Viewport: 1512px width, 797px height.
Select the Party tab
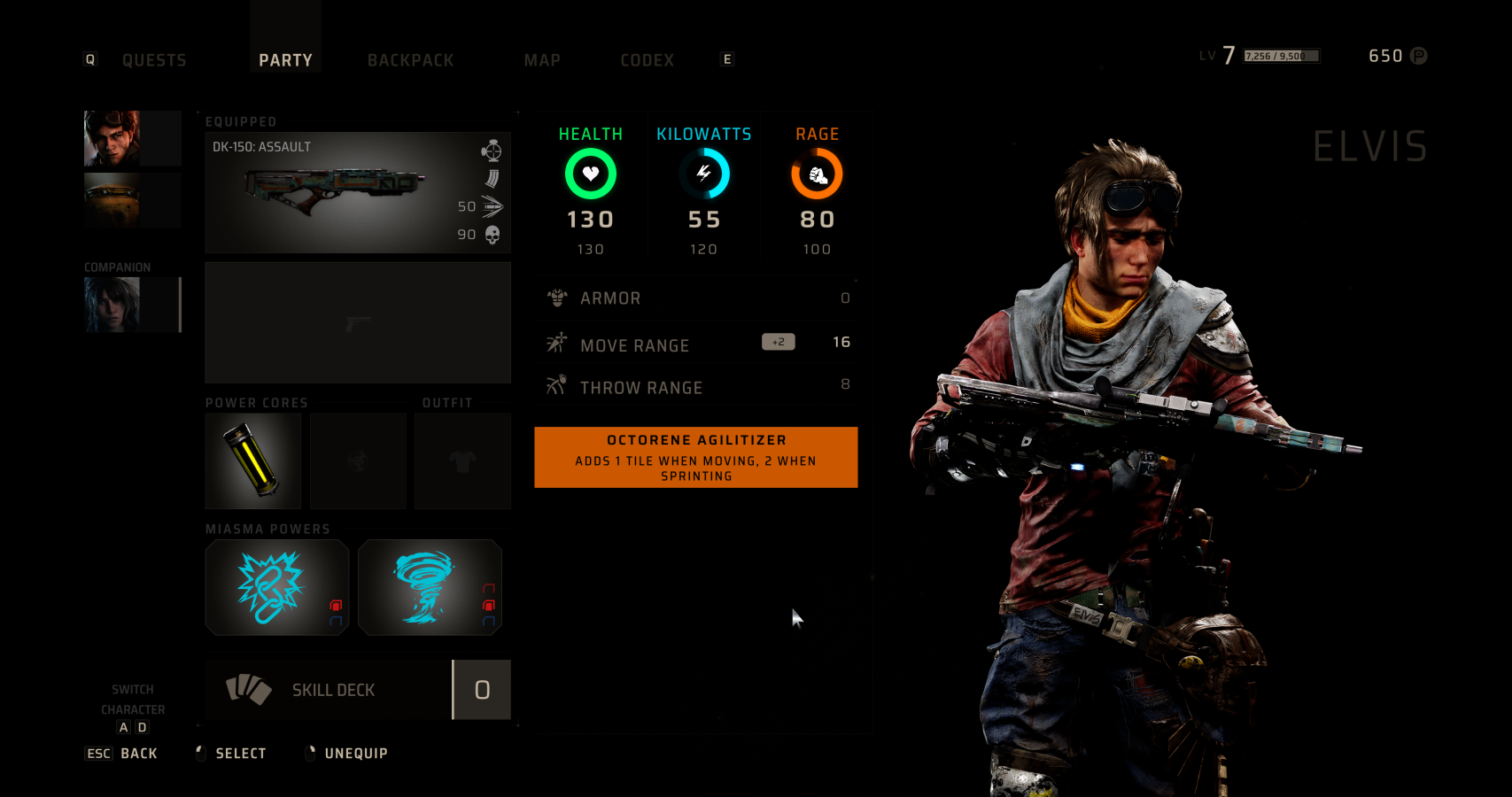pos(285,60)
